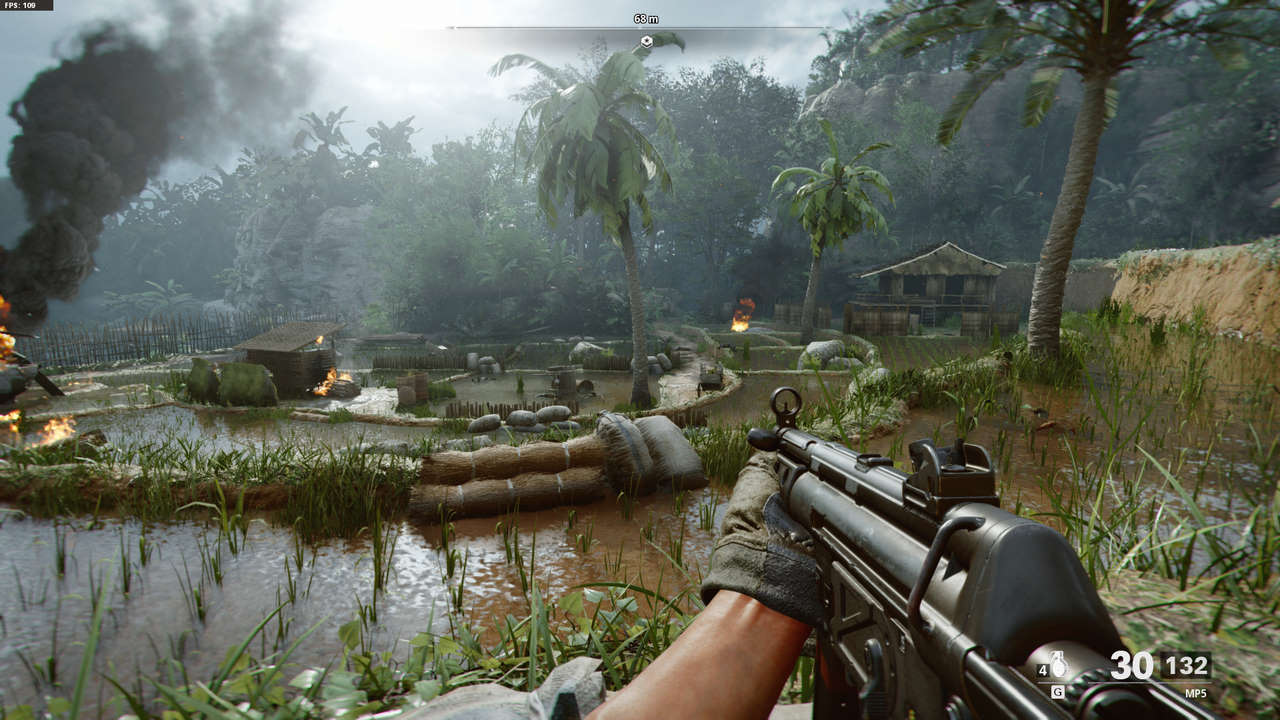Click the objective marker on the compass
This screenshot has height=720, width=1280.
[646, 41]
